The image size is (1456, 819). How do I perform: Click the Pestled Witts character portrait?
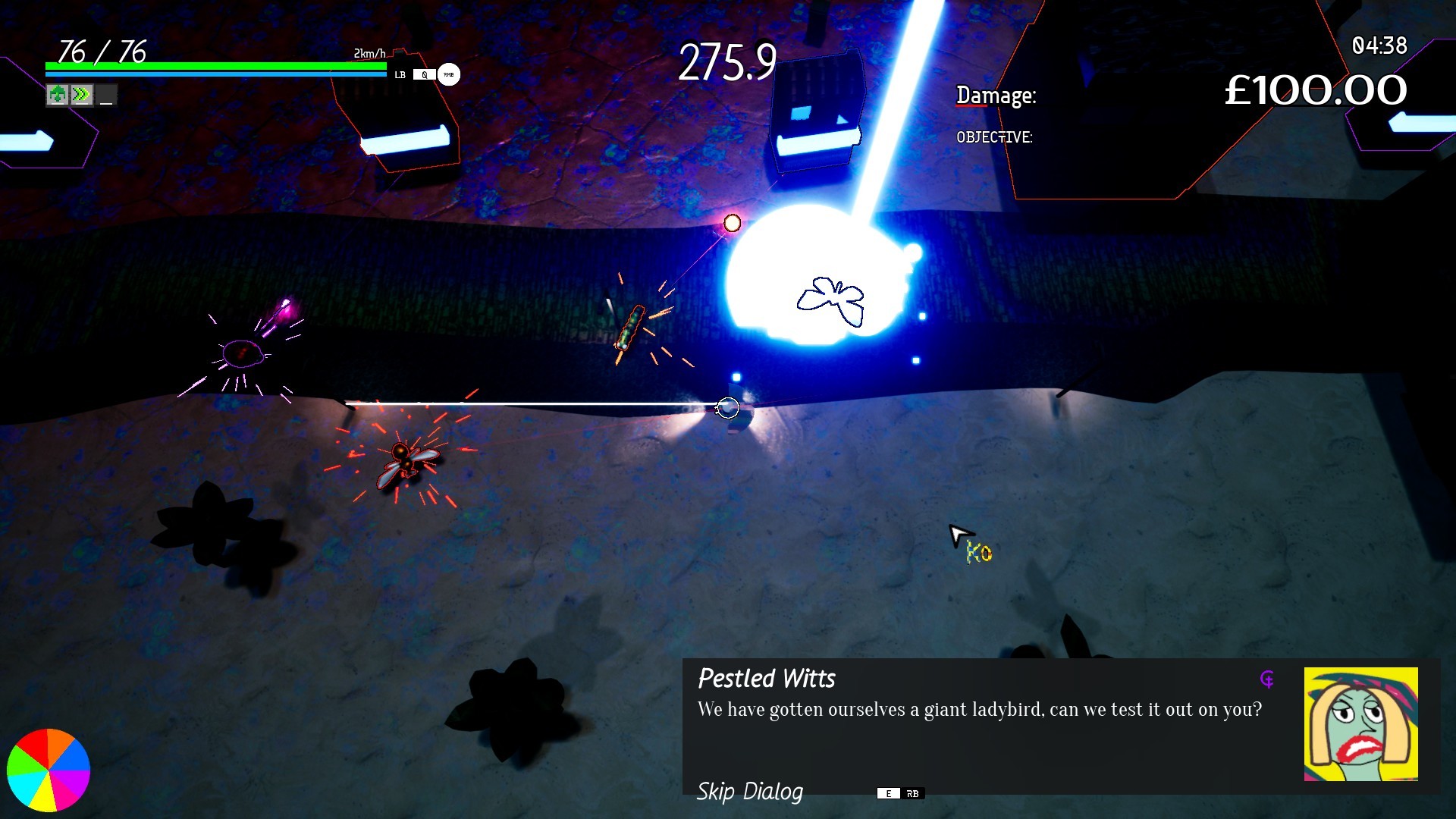[x=1360, y=723]
